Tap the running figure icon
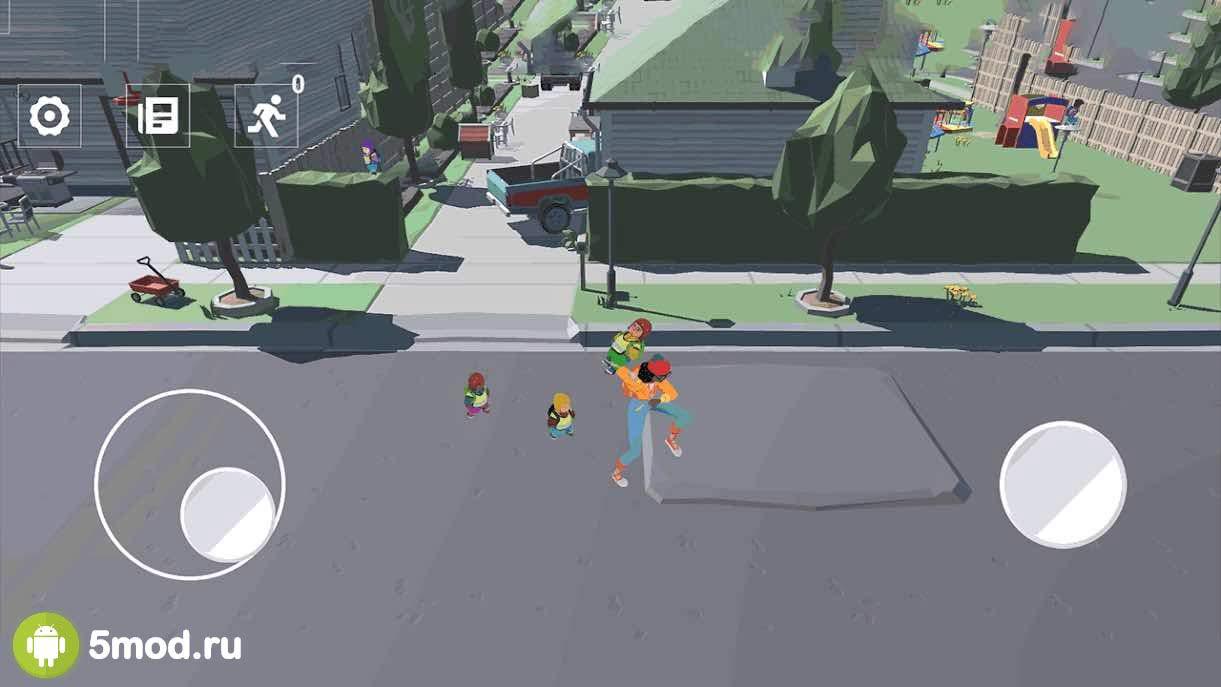This screenshot has width=1221, height=687. (x=266, y=117)
